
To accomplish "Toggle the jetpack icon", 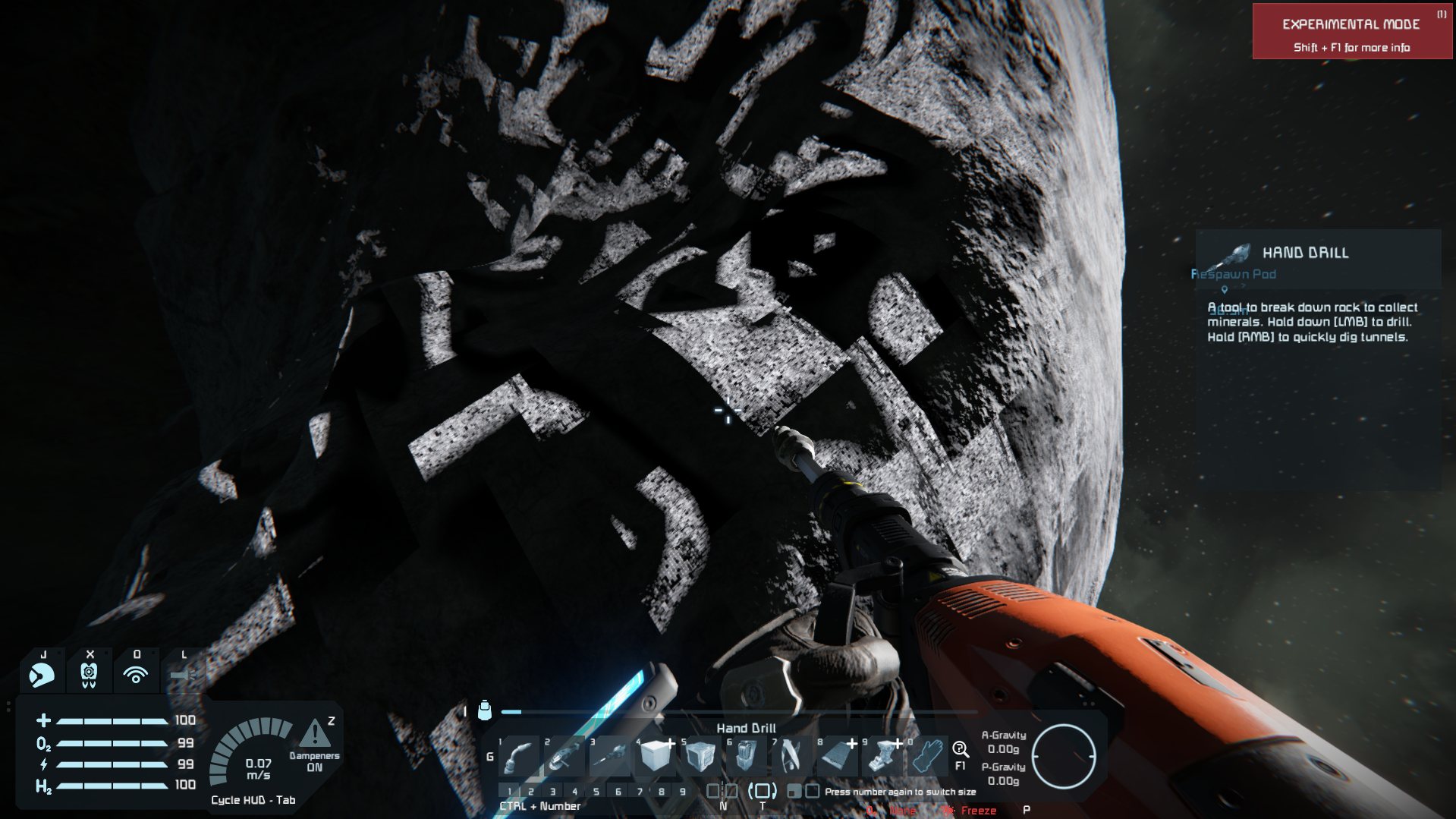I will (x=90, y=674).
